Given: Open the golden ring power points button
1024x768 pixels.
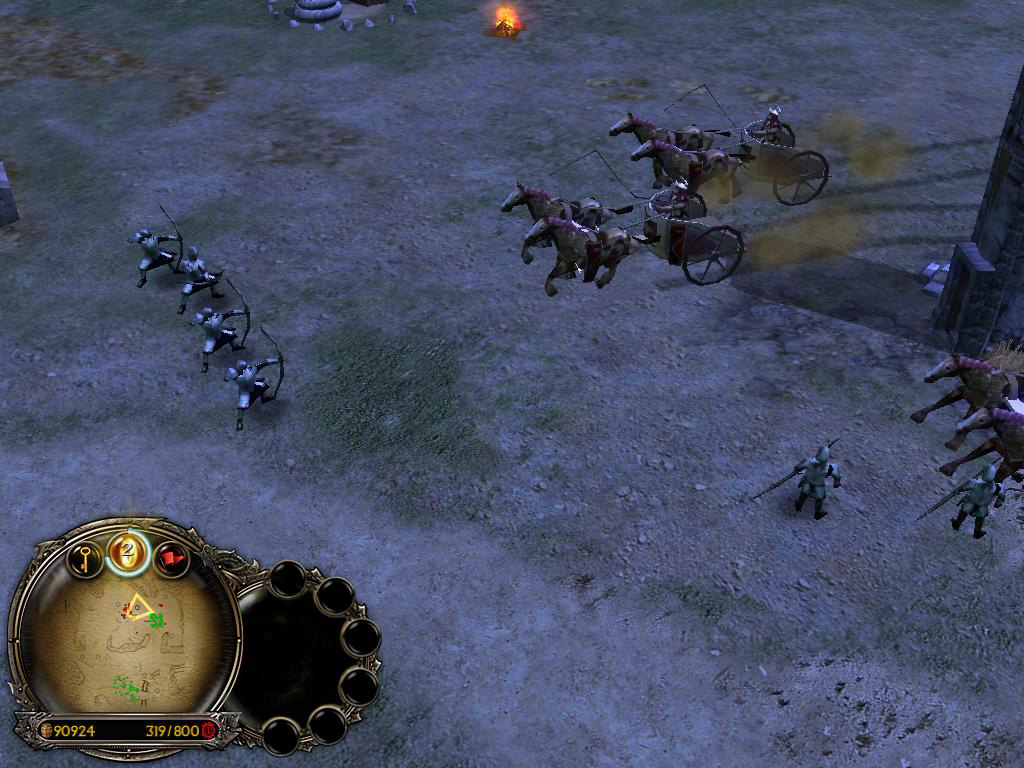Looking at the screenshot, I should [x=128, y=552].
